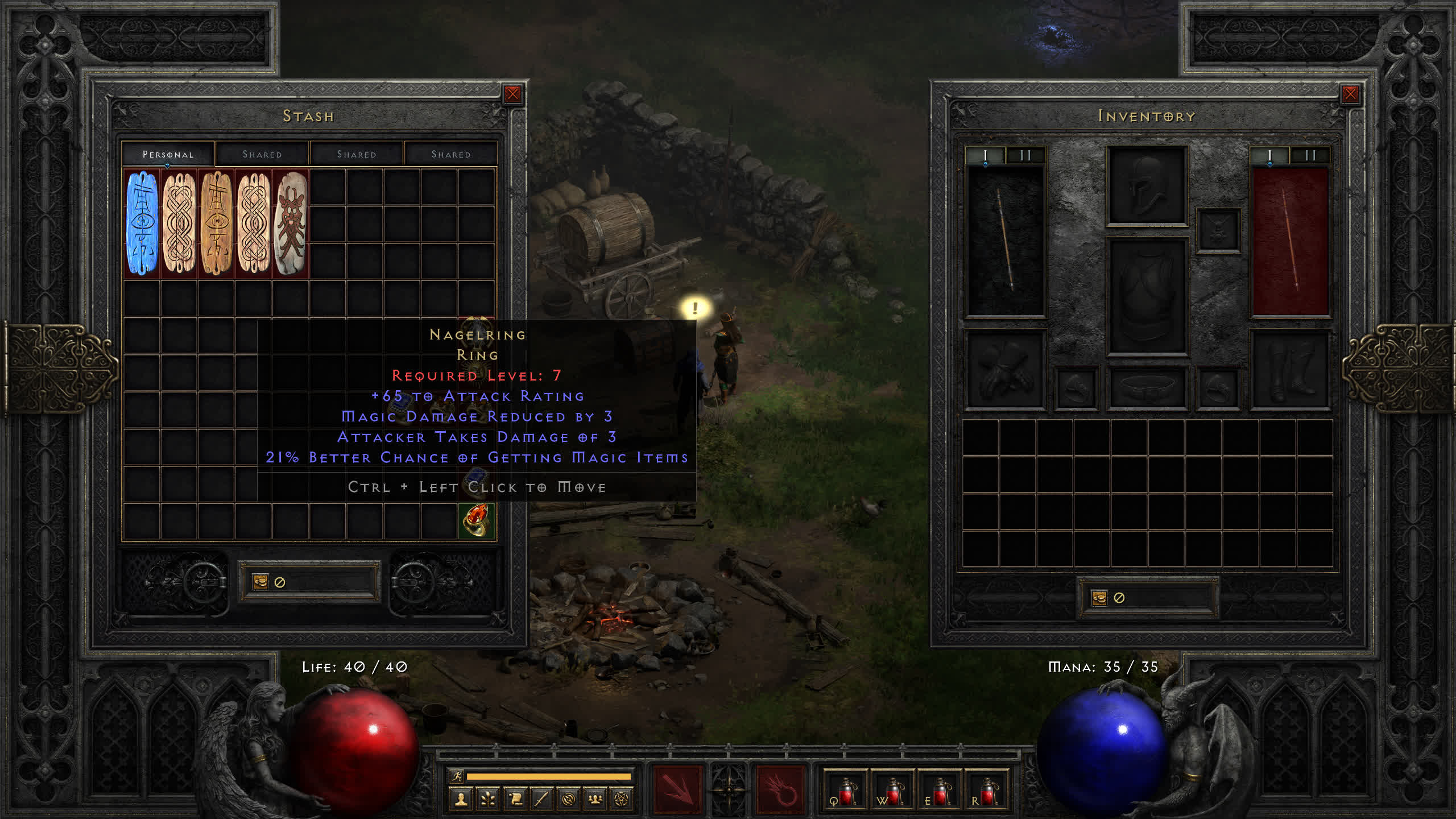Open the character sheet from mini menu
This screenshot has height=819, width=1456.
[461, 800]
